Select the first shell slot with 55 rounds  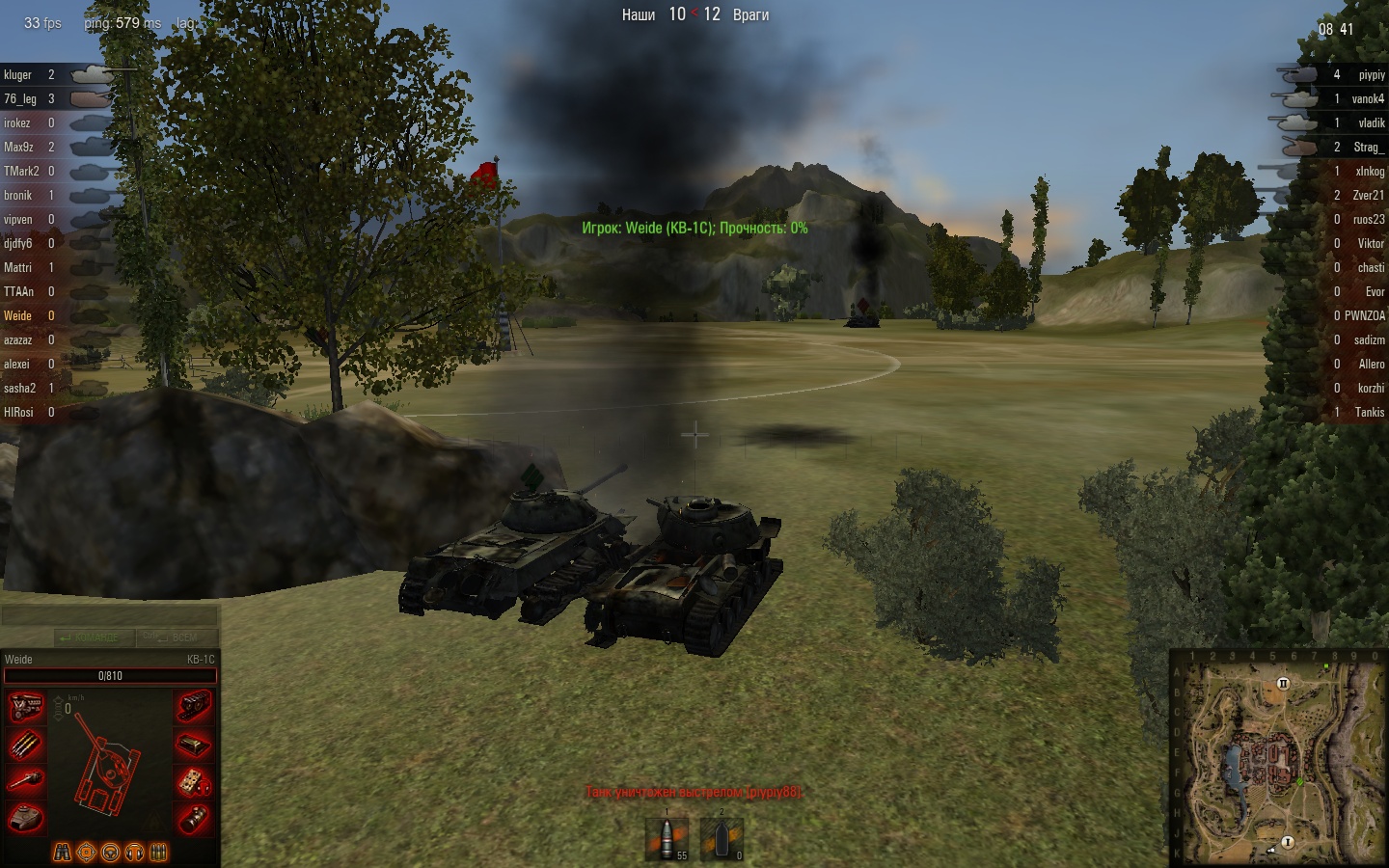click(667, 837)
